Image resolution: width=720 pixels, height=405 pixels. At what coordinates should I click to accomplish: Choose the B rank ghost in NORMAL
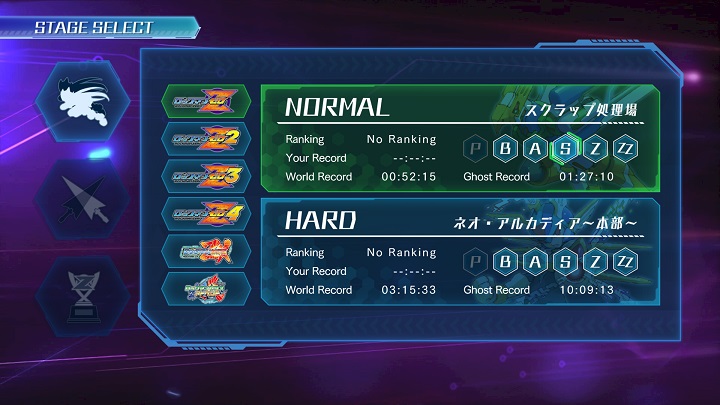point(506,149)
